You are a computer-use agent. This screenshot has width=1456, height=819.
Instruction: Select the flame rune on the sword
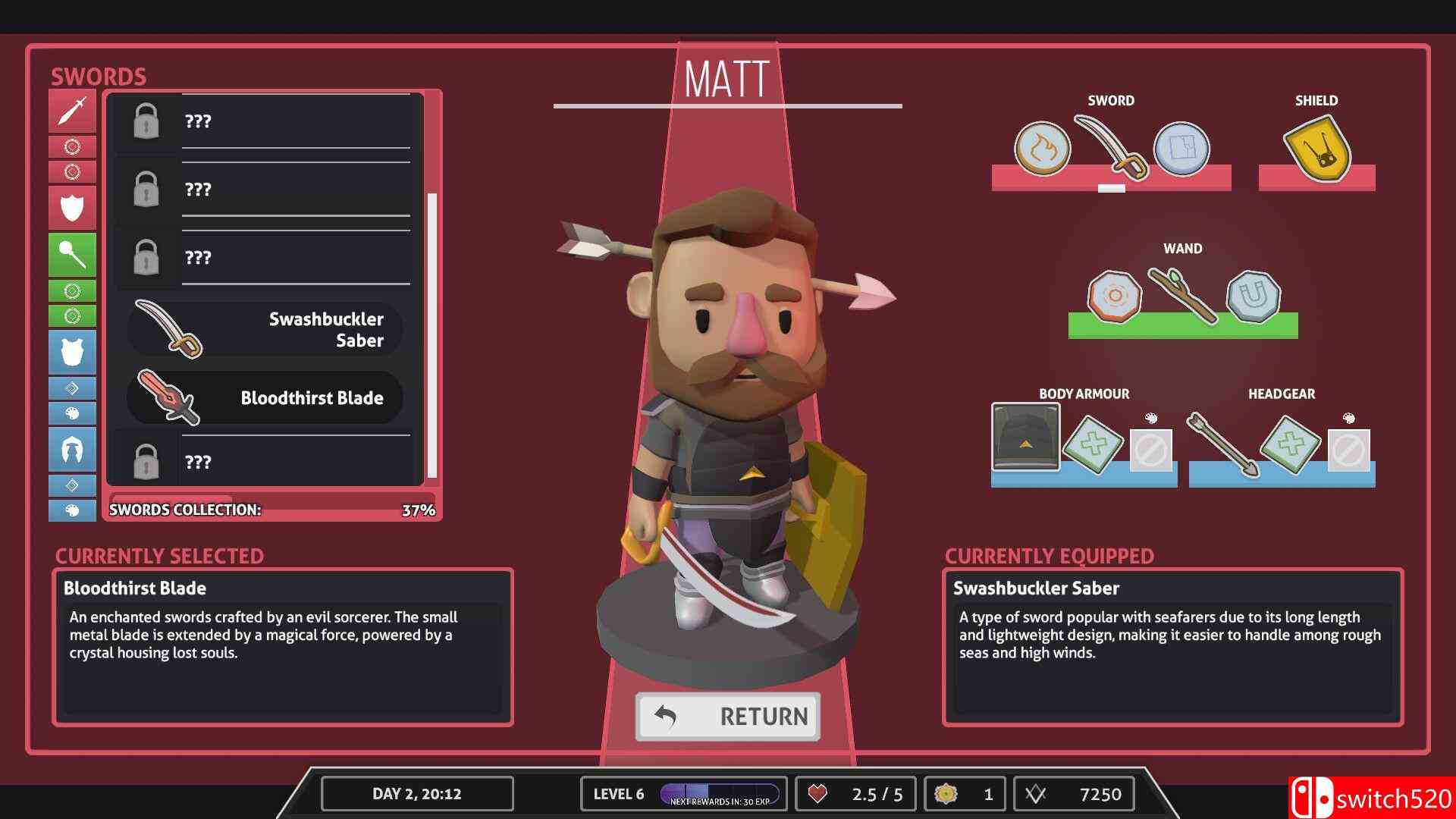click(x=1042, y=149)
